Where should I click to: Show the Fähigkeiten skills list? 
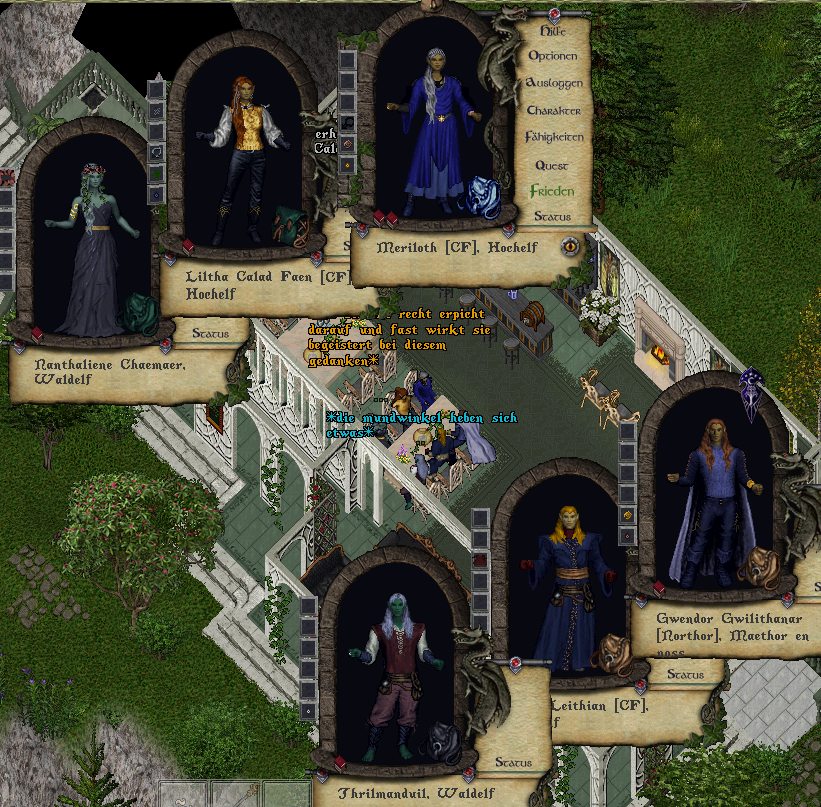(553, 137)
